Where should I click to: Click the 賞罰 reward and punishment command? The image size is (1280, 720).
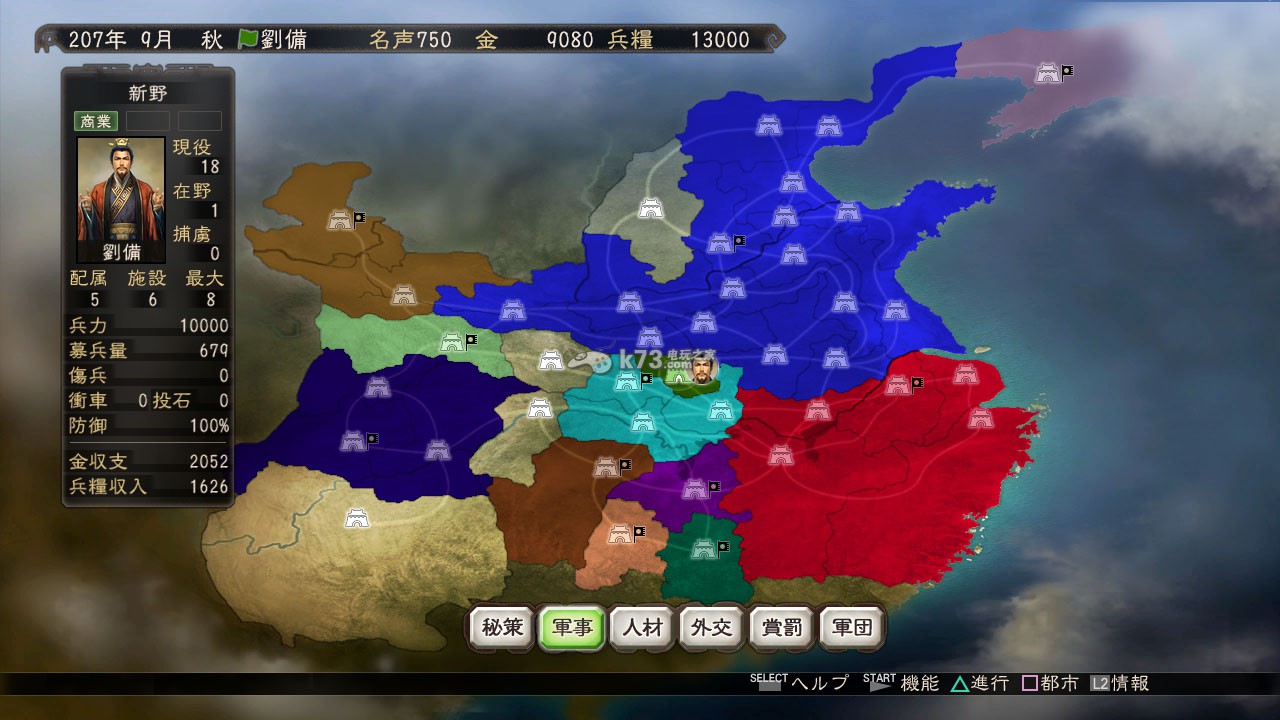781,627
